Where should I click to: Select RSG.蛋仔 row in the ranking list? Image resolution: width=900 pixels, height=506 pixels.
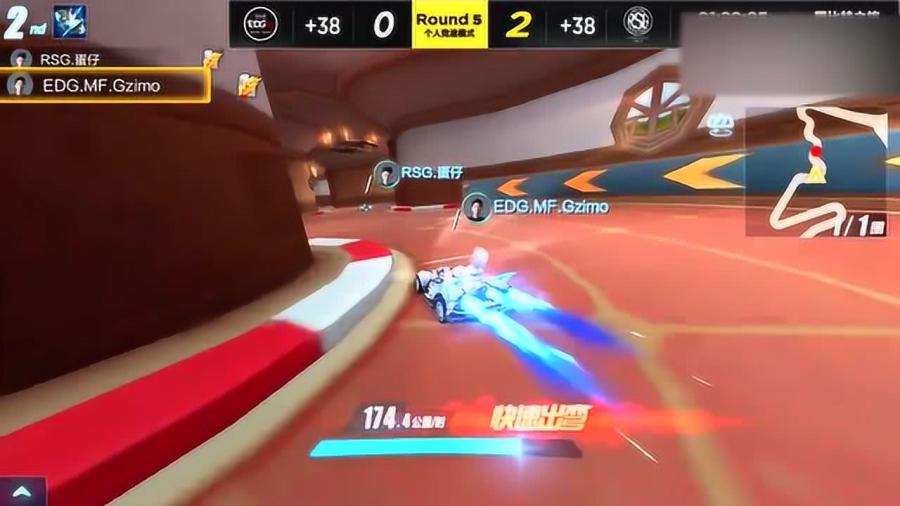click(x=100, y=59)
